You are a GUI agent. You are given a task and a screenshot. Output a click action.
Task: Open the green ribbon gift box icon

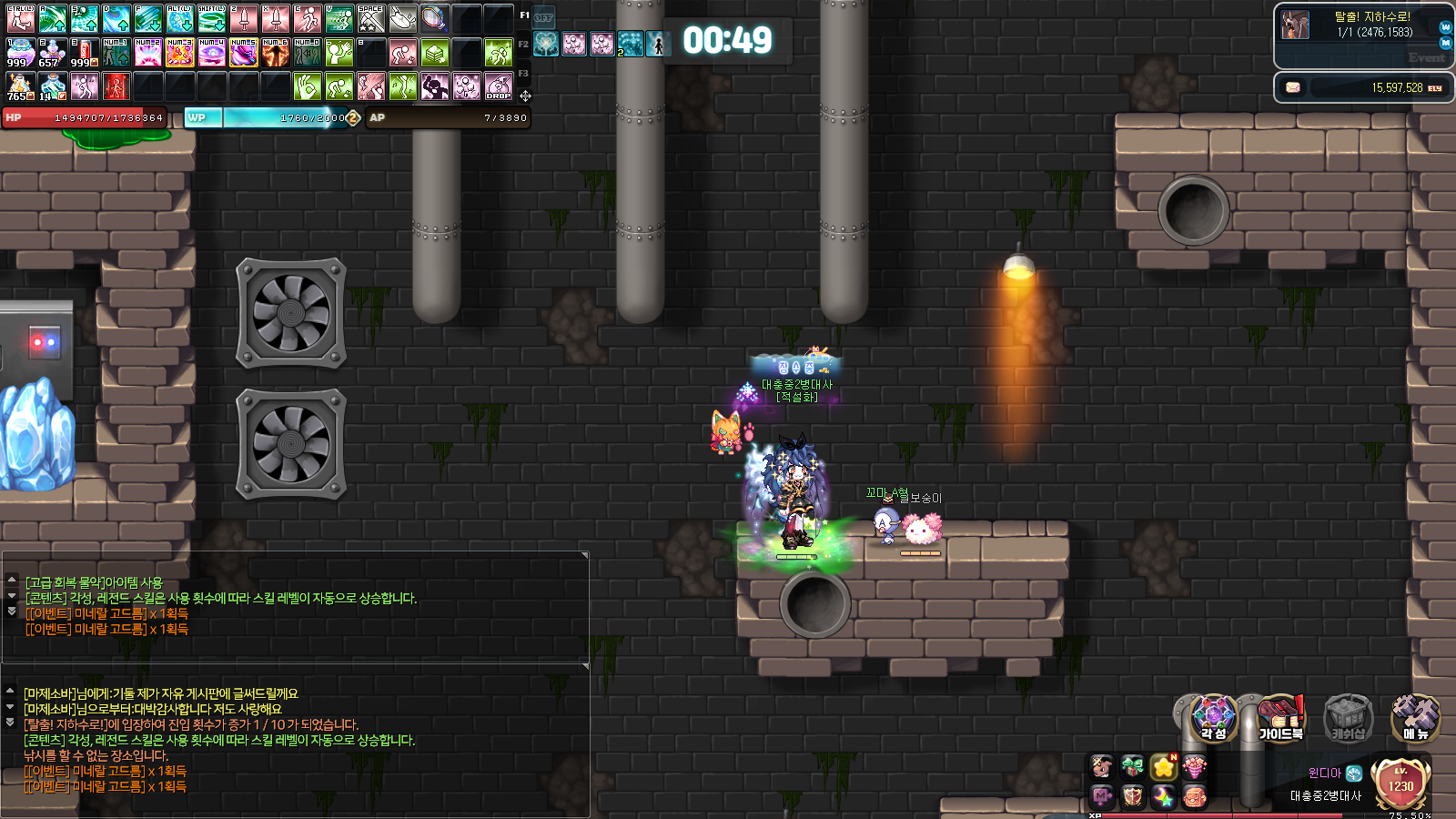pyautogui.click(x=1132, y=767)
